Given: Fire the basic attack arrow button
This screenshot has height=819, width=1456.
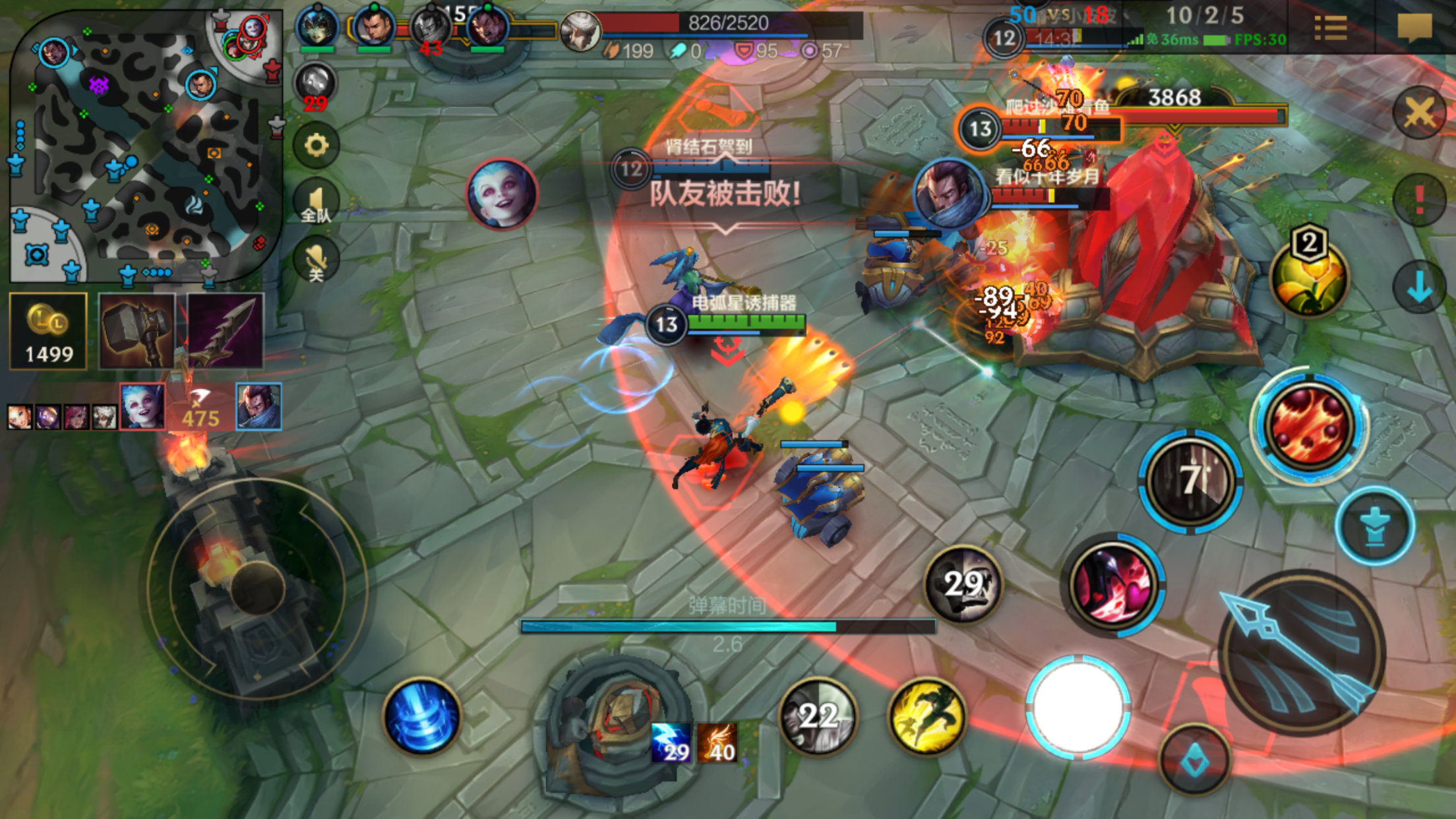Looking at the screenshot, I should point(1300,653).
